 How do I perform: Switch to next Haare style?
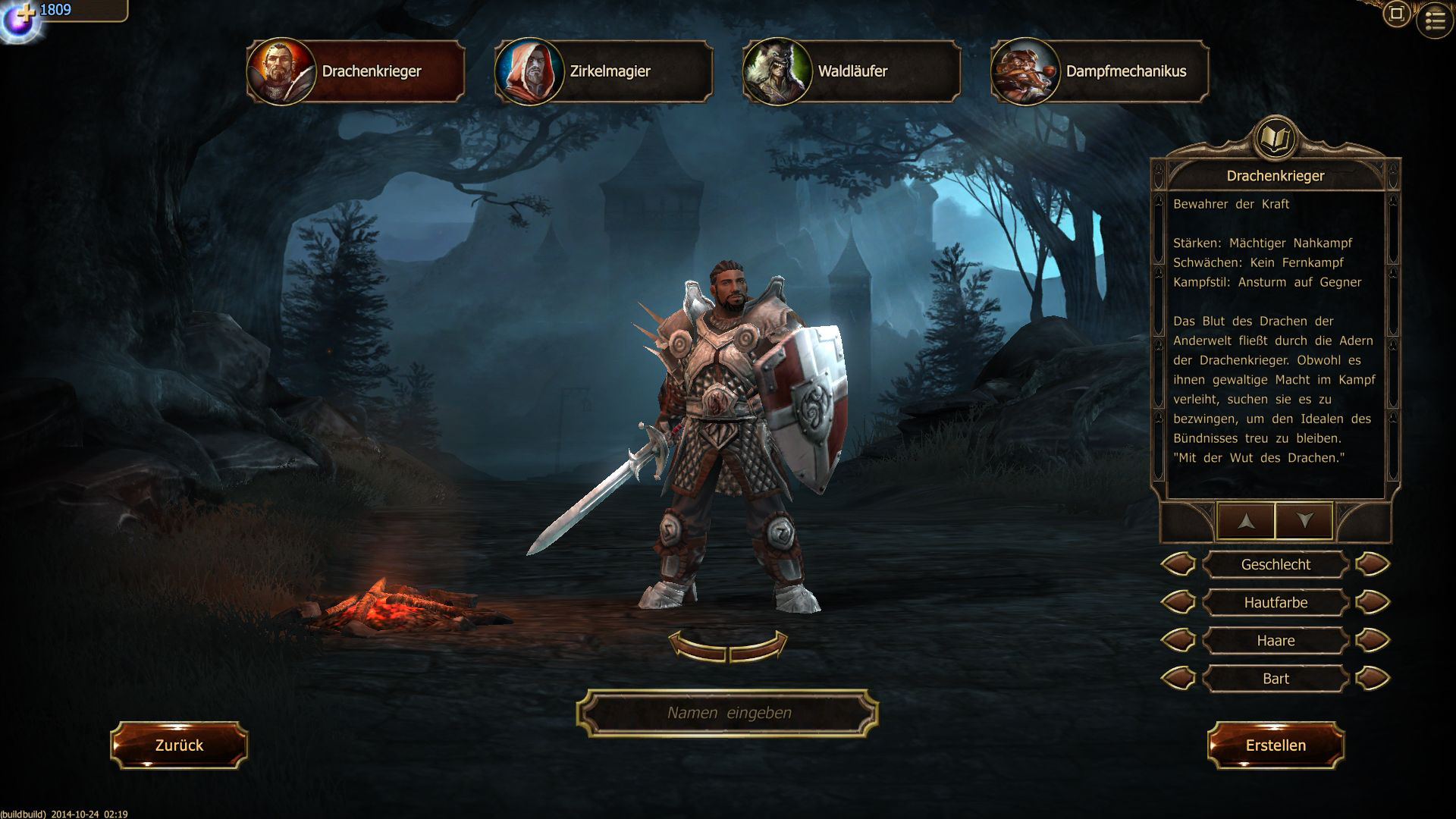click(x=1373, y=641)
